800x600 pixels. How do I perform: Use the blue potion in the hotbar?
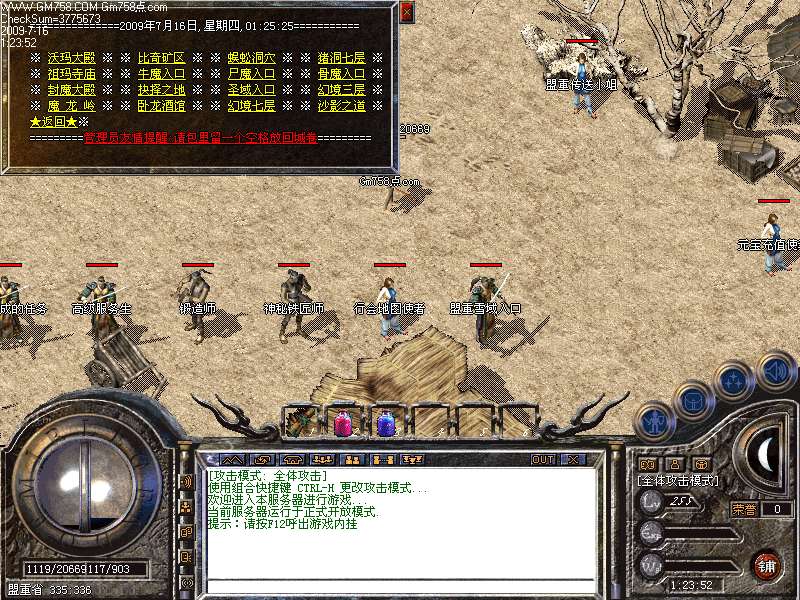(x=385, y=423)
